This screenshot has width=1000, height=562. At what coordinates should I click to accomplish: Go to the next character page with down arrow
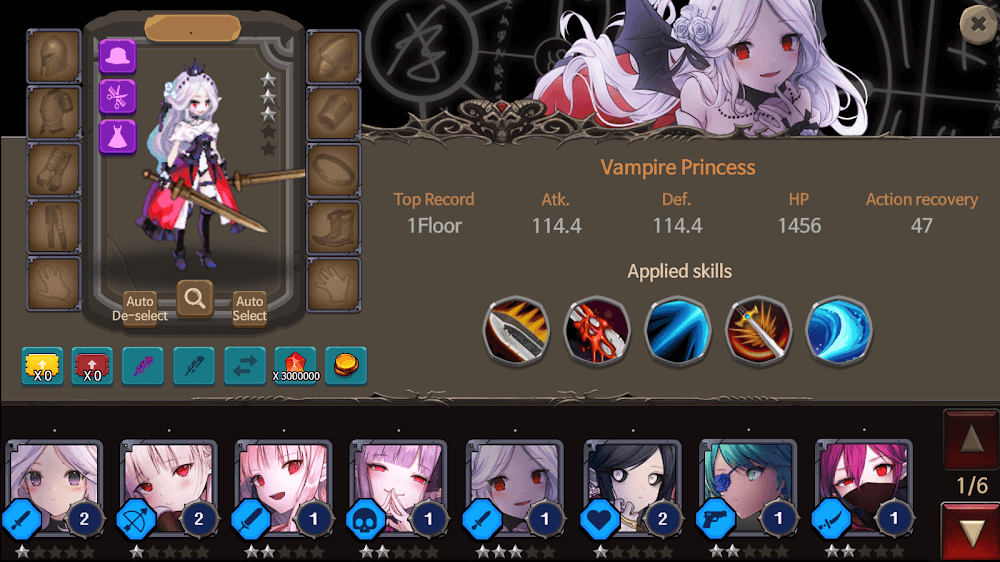coord(970,533)
